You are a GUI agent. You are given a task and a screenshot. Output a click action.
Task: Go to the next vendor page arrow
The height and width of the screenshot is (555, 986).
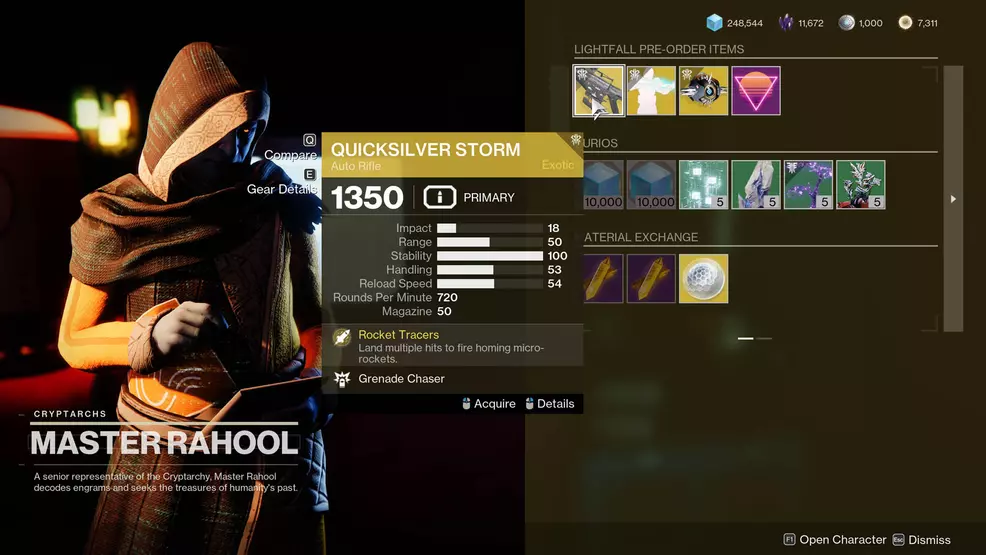(953, 199)
